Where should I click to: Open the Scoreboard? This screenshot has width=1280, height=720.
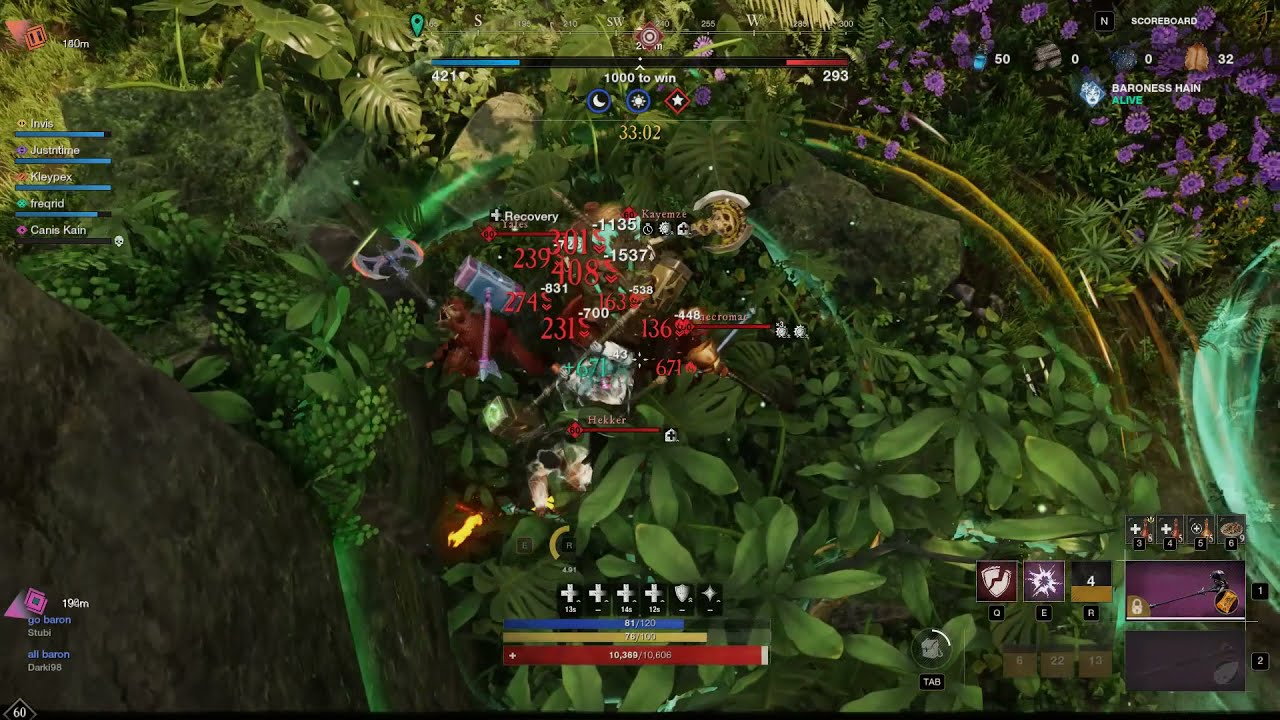1163,21
